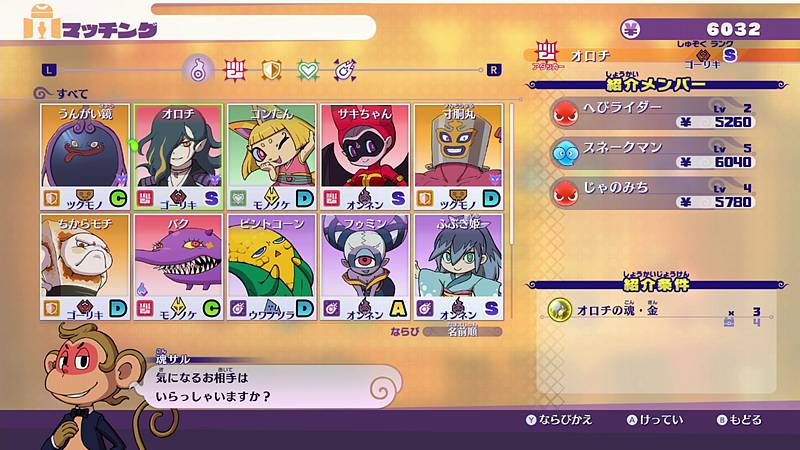
Task: Open the green heart healer tab
Action: pos(308,69)
